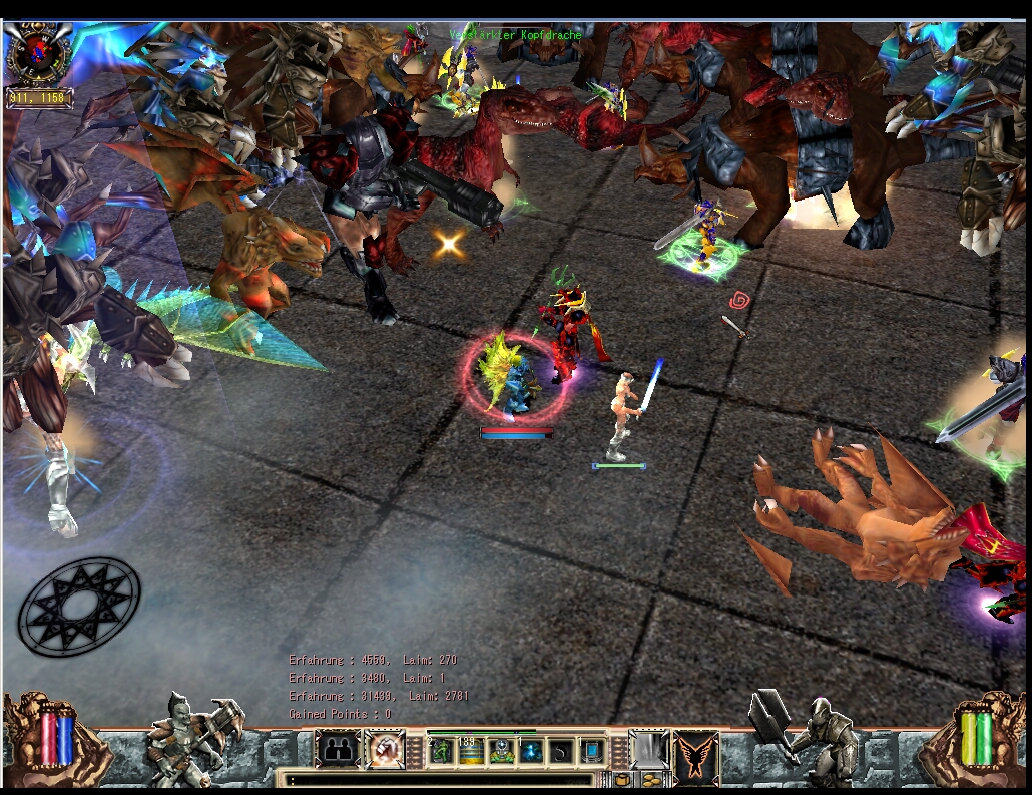
Task: Use the blue scroll hotbar item
Action: point(592,751)
